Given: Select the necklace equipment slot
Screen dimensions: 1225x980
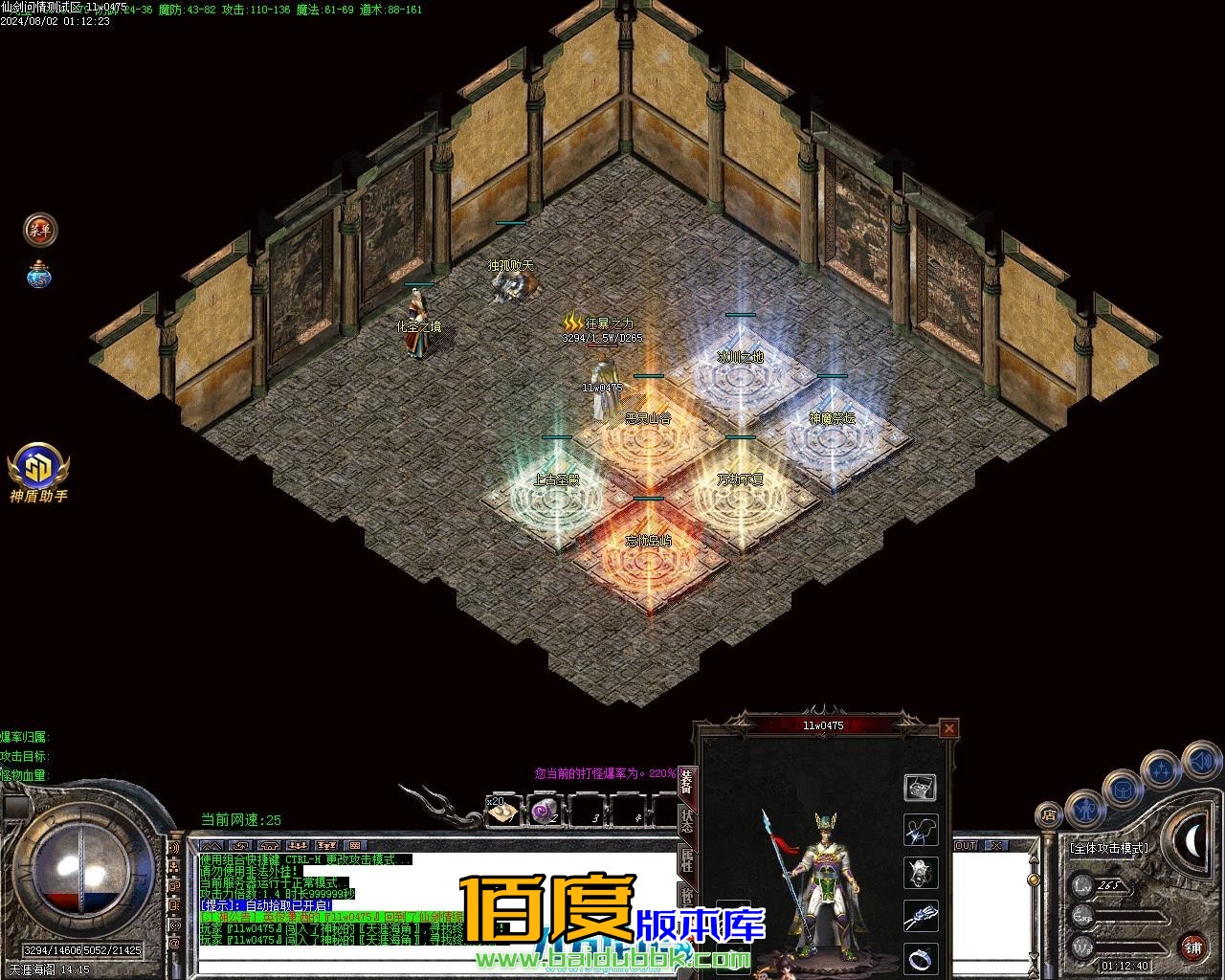Looking at the screenshot, I should coord(920,830).
